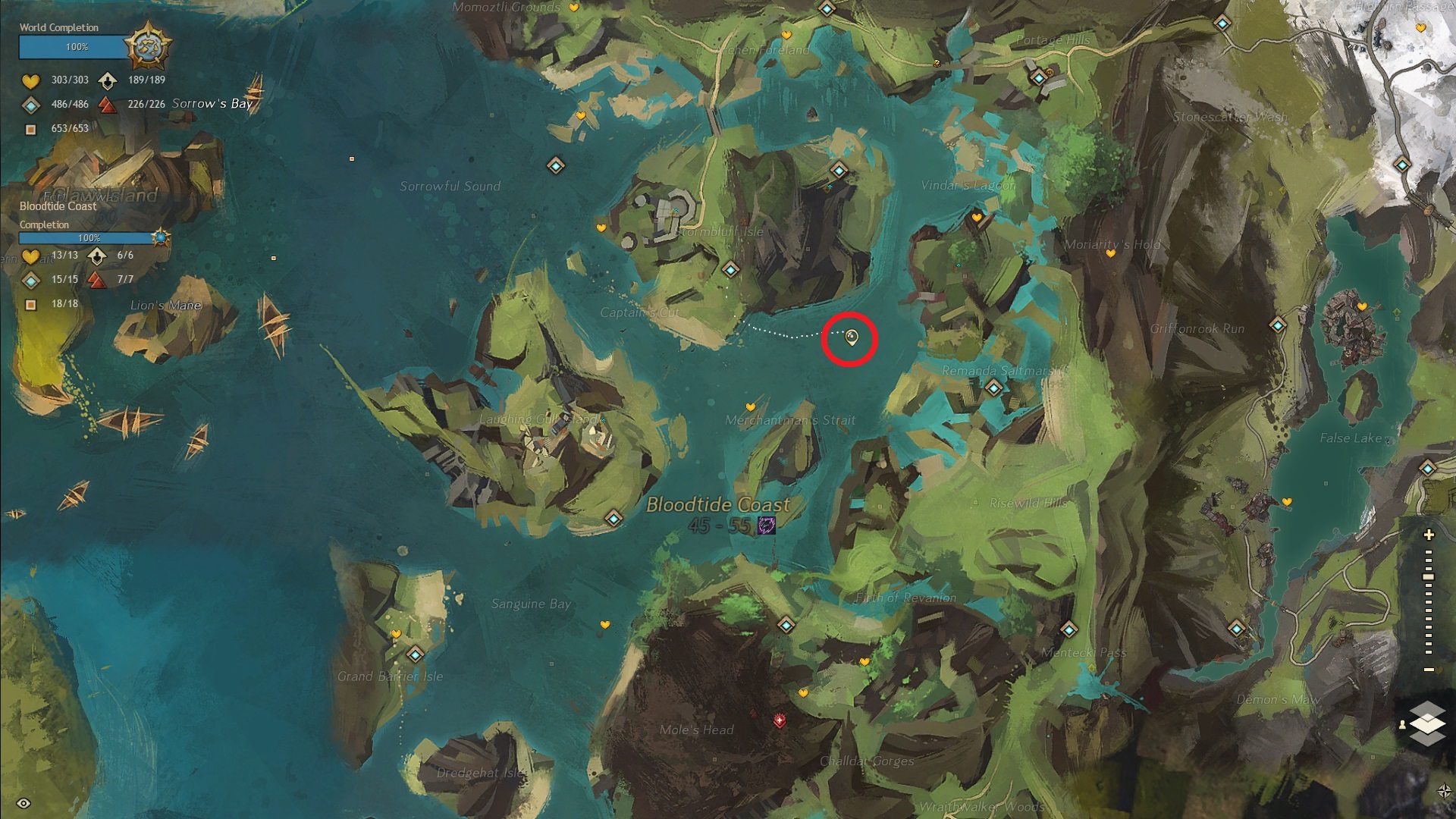This screenshot has width=1456, height=819.
Task: Click the map zoom slider handle
Action: coord(1429,577)
